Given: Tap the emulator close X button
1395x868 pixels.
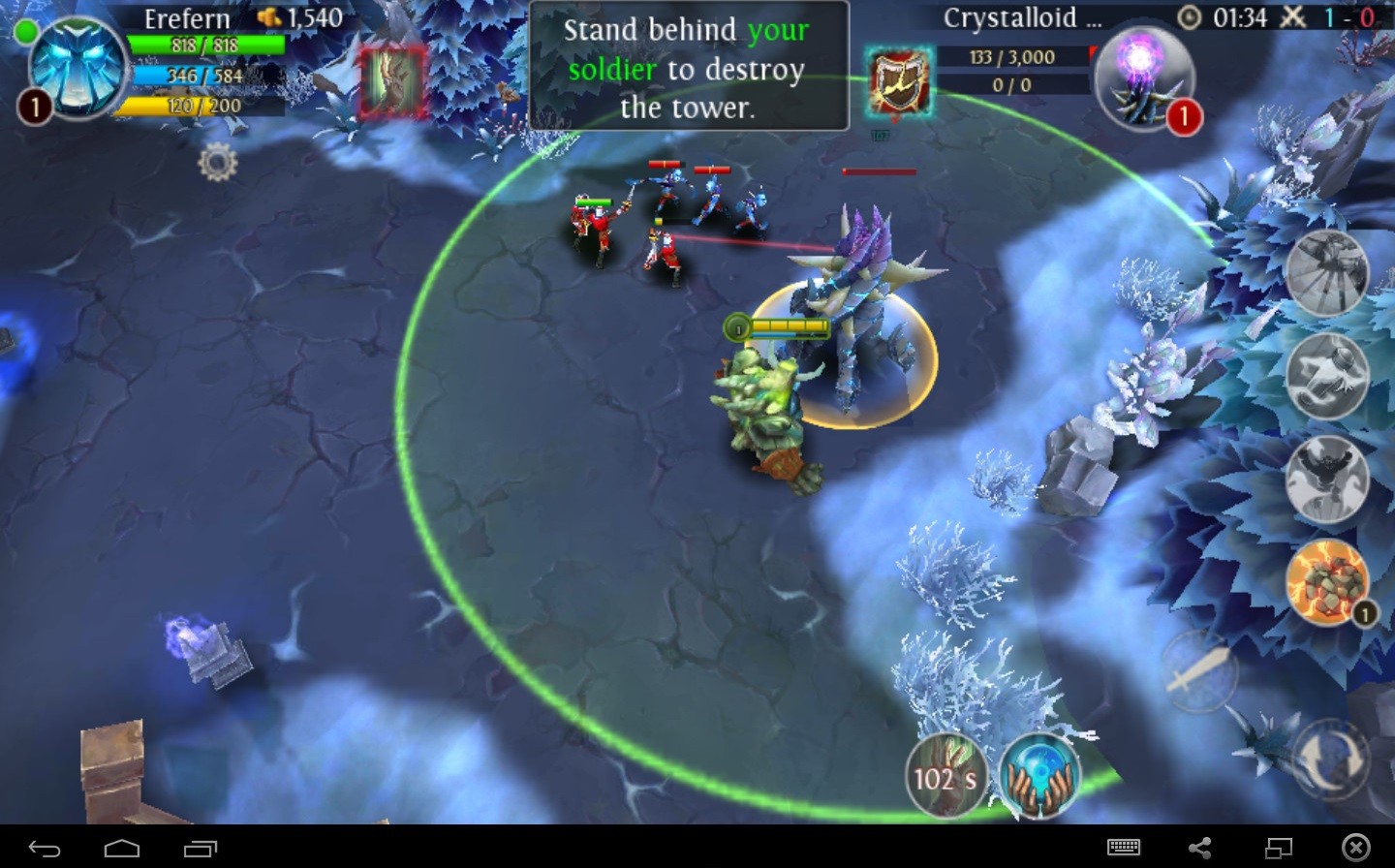Looking at the screenshot, I should click(1355, 848).
